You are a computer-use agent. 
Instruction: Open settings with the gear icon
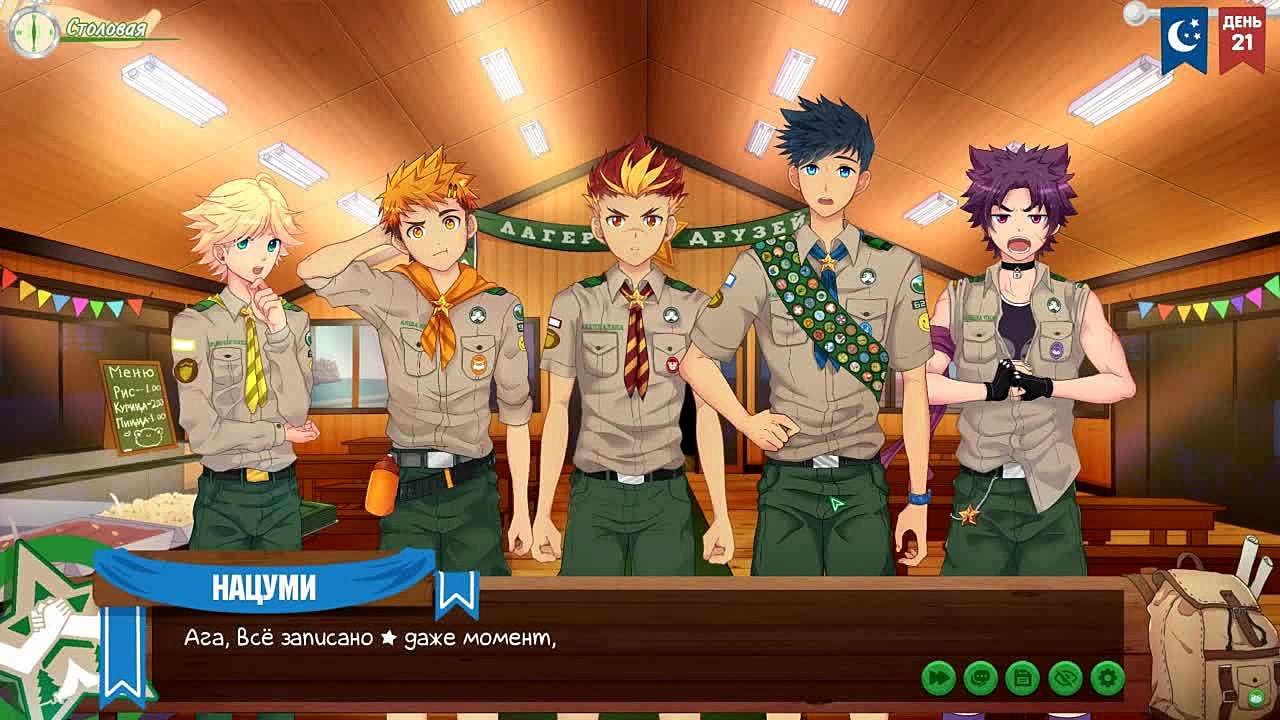point(1107,678)
